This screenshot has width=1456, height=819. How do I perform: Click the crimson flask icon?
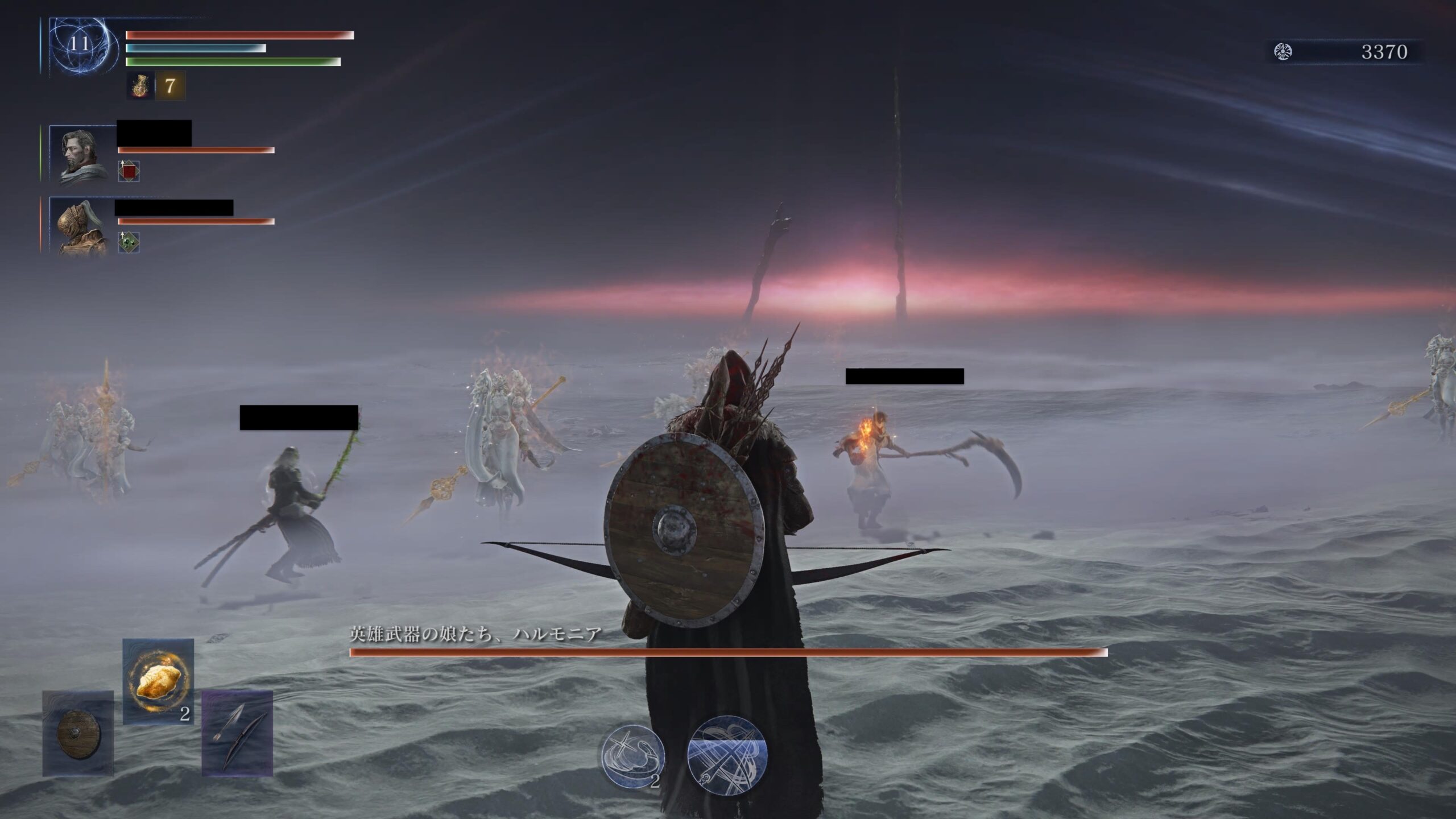pyautogui.click(x=139, y=86)
